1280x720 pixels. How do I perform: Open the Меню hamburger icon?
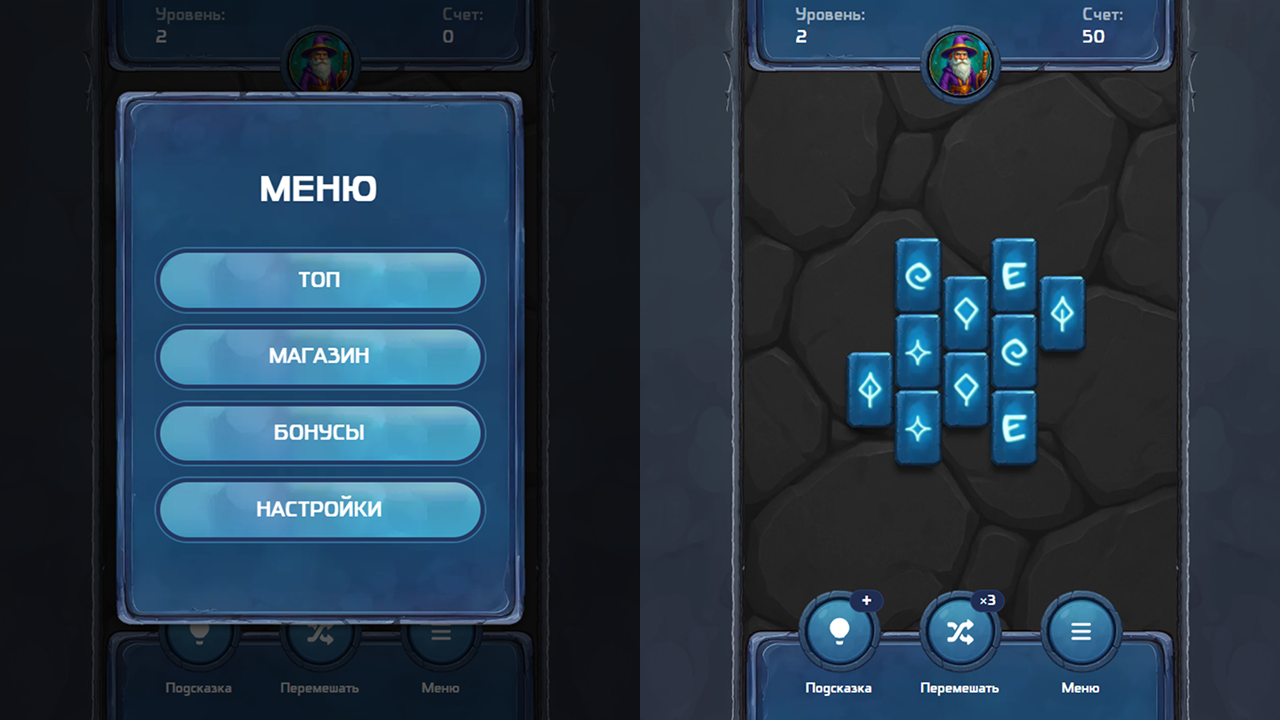click(1081, 632)
